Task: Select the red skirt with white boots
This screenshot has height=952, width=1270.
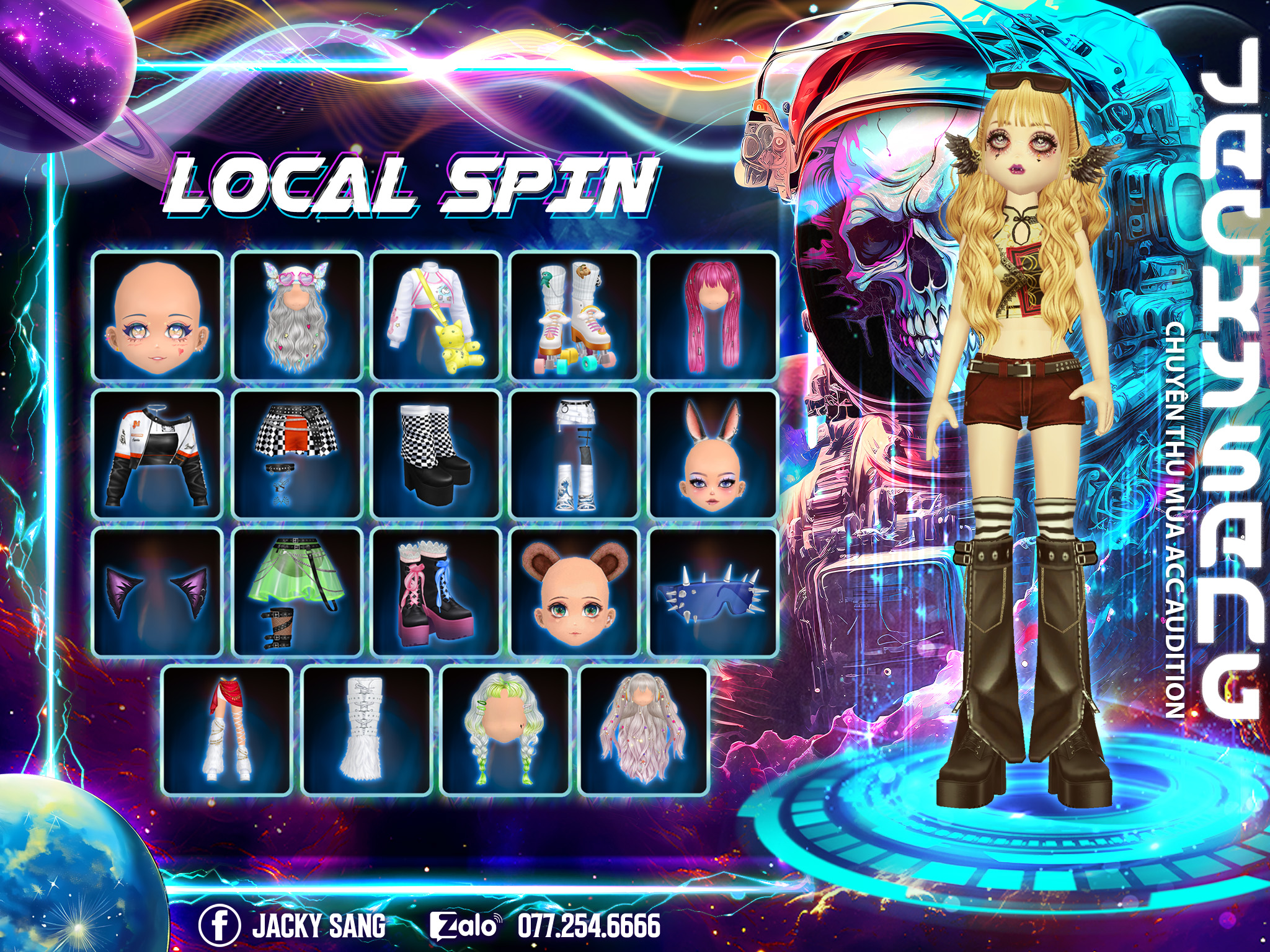Action: pyautogui.click(x=227, y=731)
